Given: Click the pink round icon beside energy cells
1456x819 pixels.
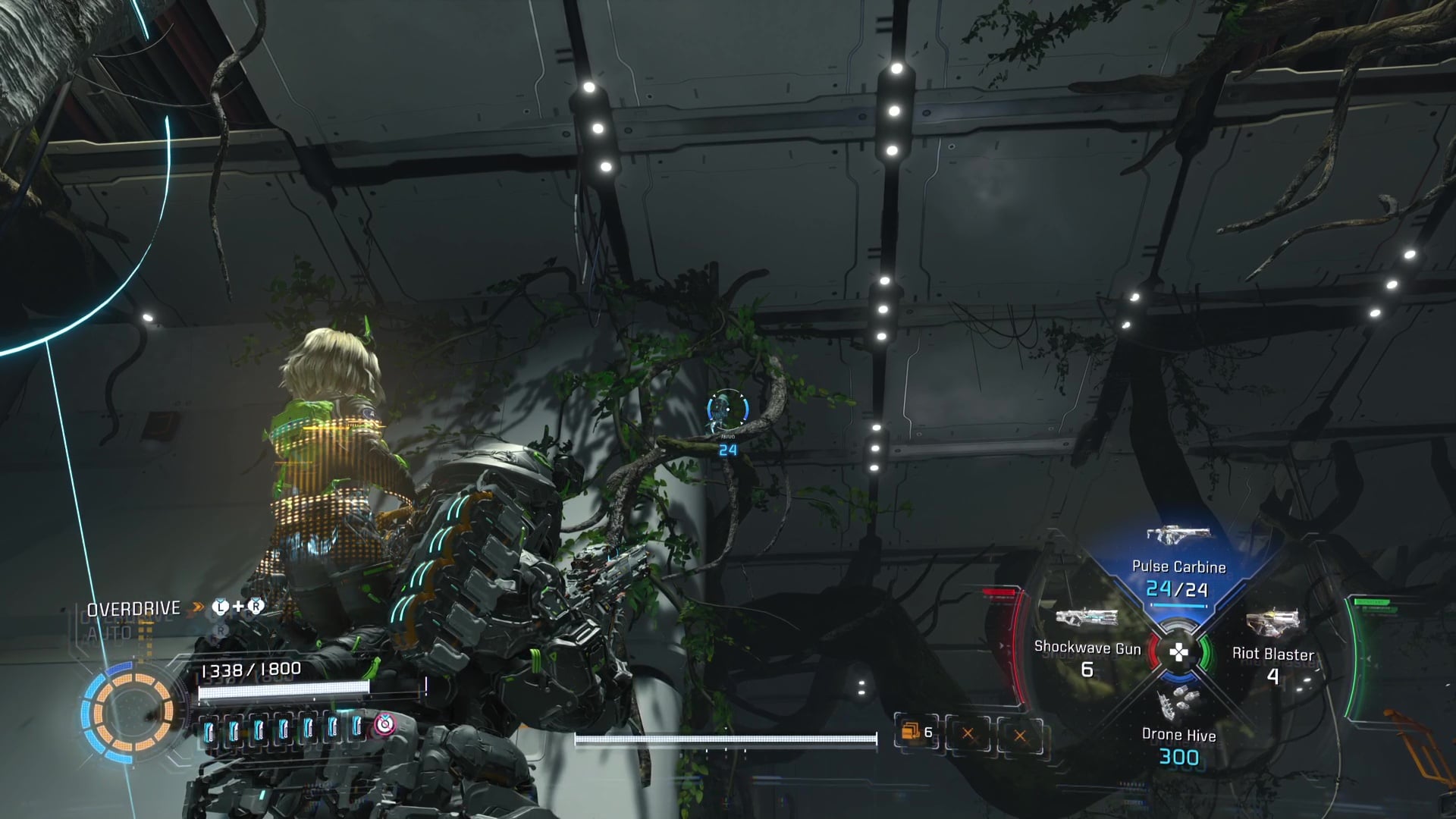Looking at the screenshot, I should click(x=384, y=725).
